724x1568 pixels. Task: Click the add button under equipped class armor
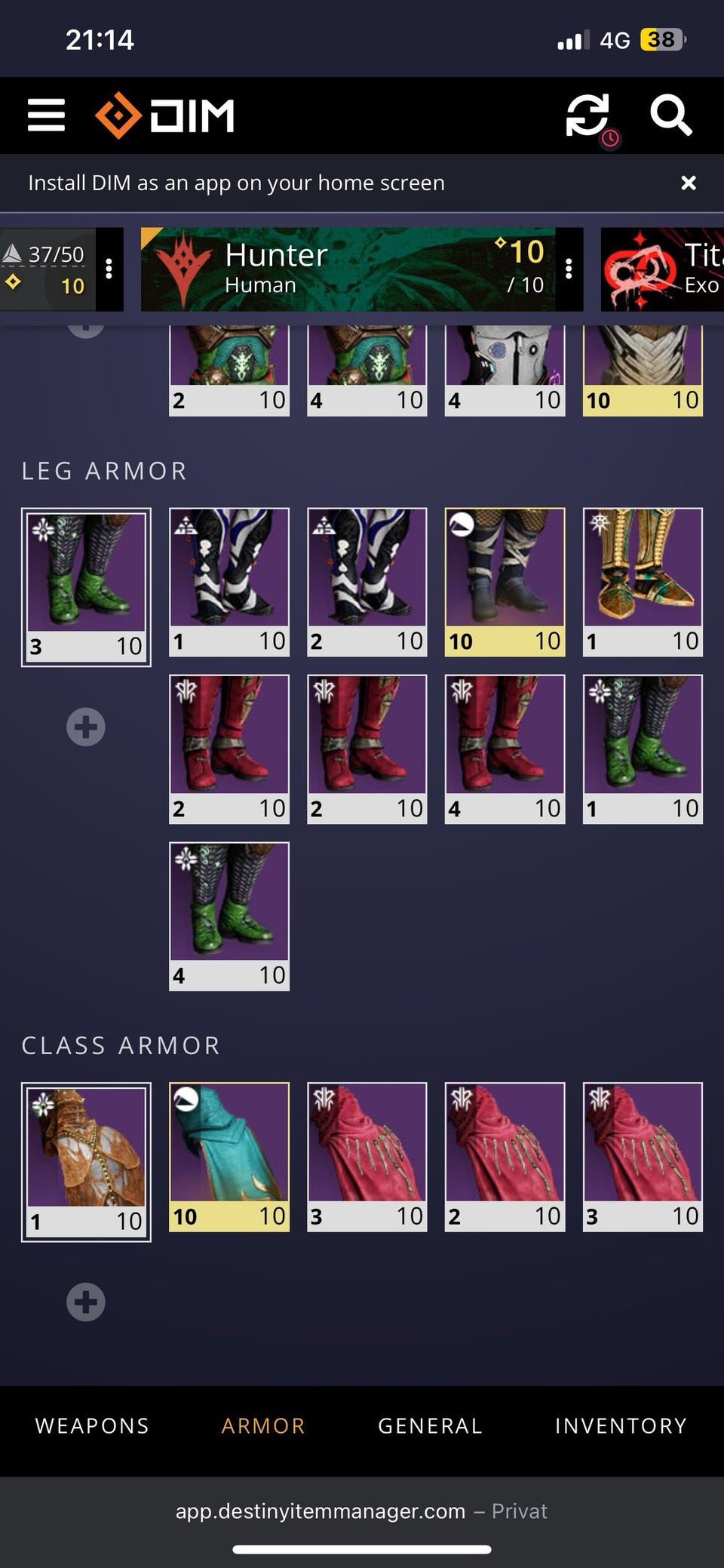click(86, 1302)
